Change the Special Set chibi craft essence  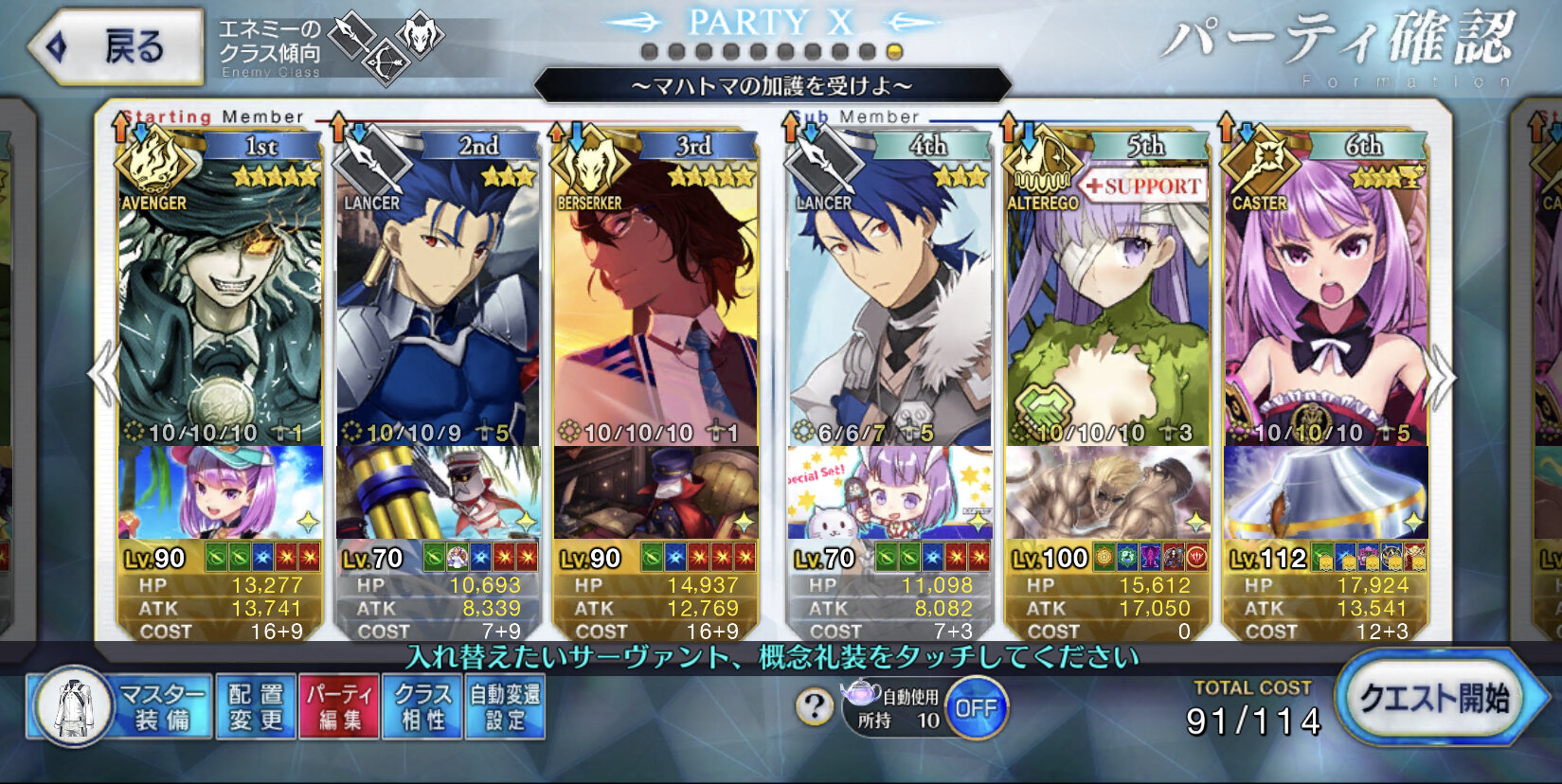tap(889, 492)
